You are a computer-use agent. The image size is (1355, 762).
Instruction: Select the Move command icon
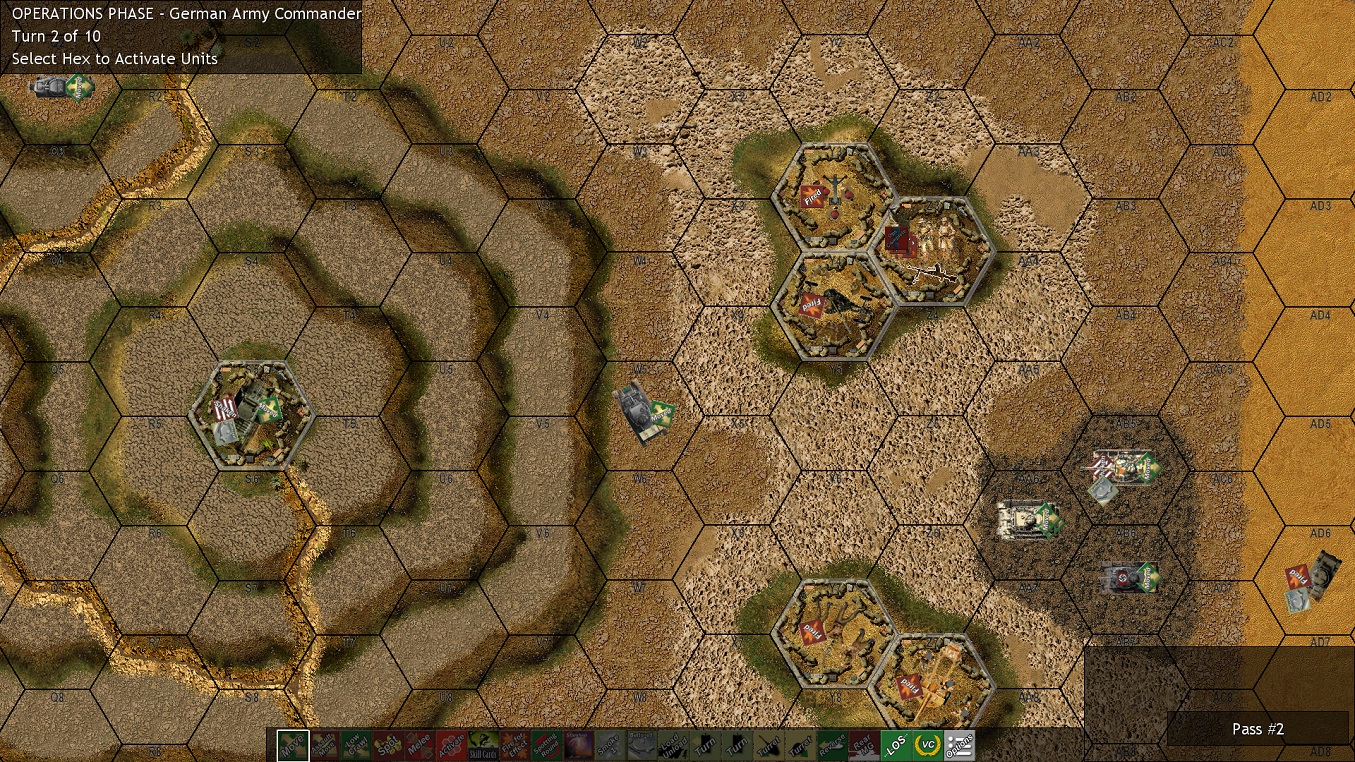[x=292, y=745]
